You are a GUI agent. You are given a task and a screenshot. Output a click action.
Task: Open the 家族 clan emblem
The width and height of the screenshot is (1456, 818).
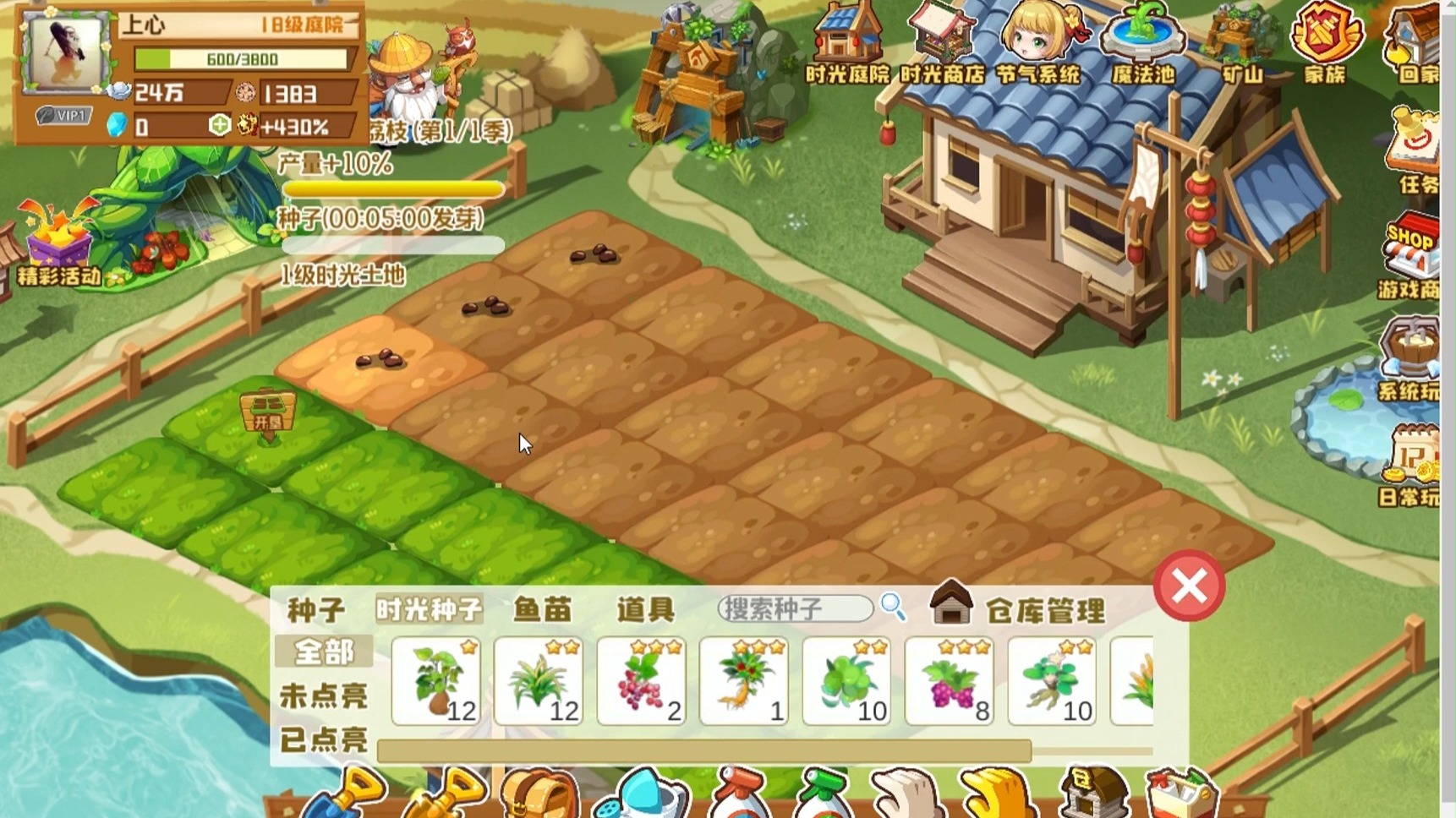pyautogui.click(x=1325, y=43)
